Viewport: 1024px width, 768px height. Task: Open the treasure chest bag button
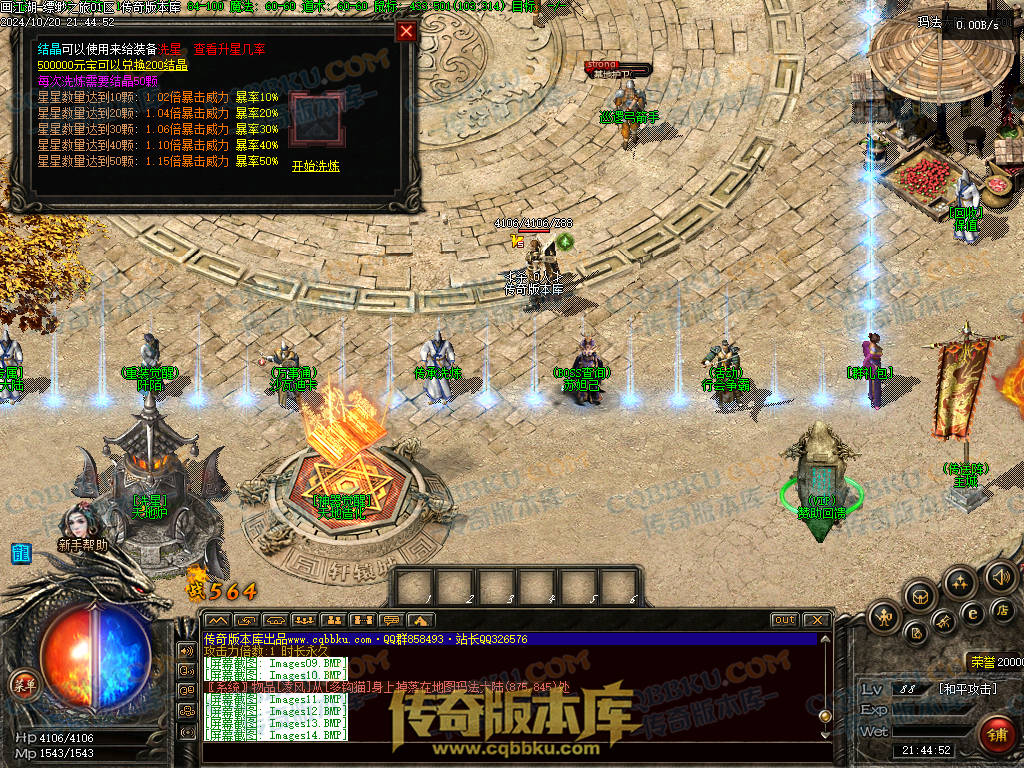click(920, 596)
